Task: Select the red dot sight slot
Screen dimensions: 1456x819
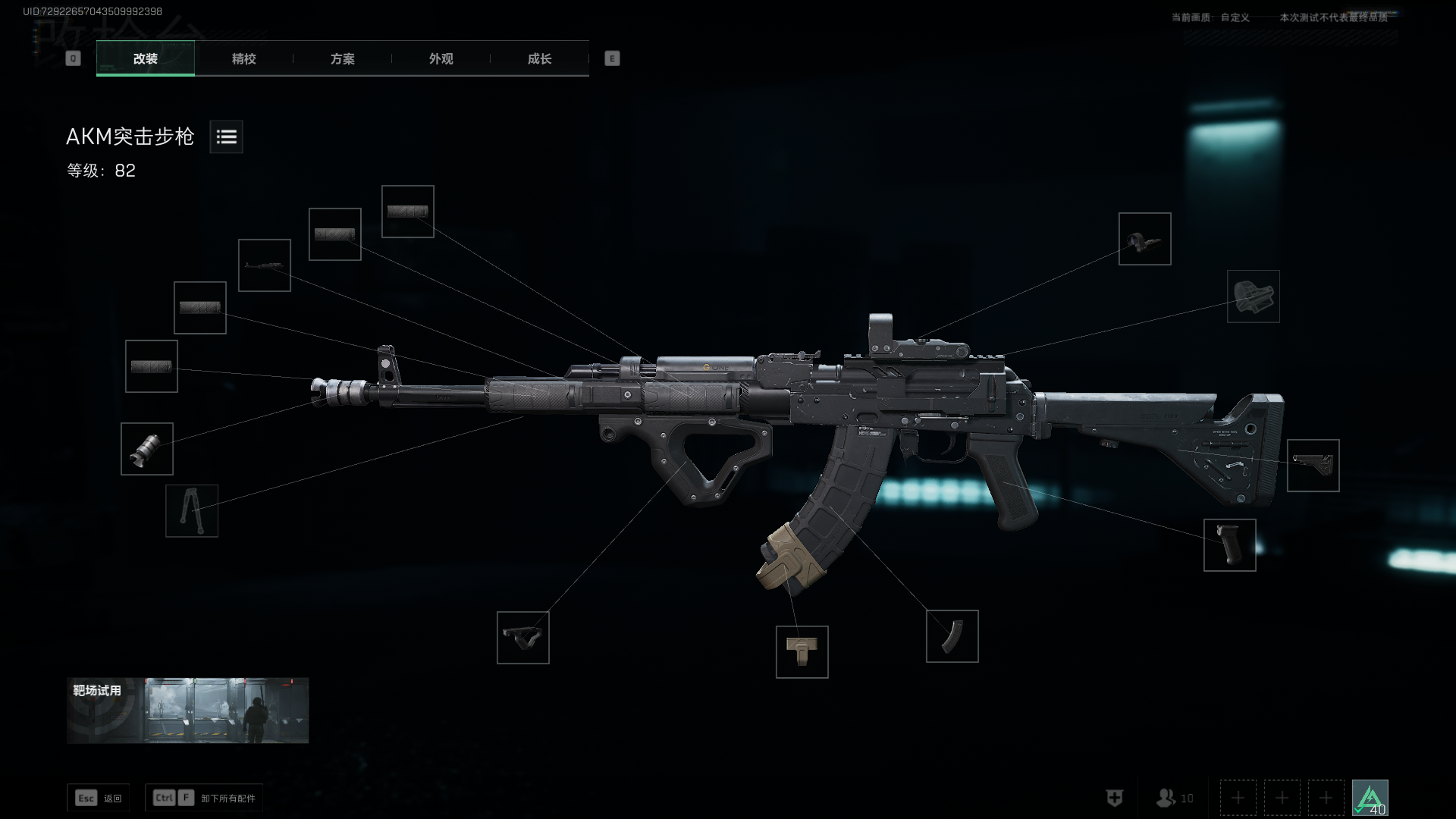Action: click(1145, 239)
